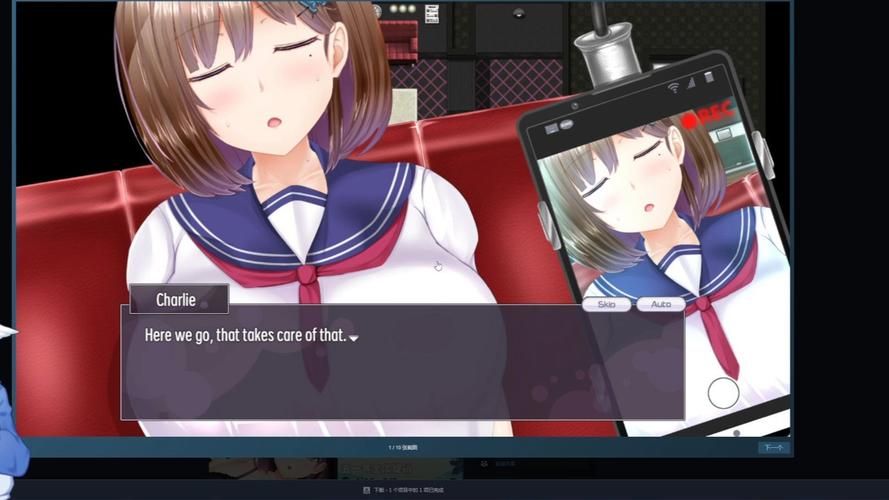The image size is (889, 500).
Task: Advance Charlie's dialogue text box
Action: (x=402, y=362)
